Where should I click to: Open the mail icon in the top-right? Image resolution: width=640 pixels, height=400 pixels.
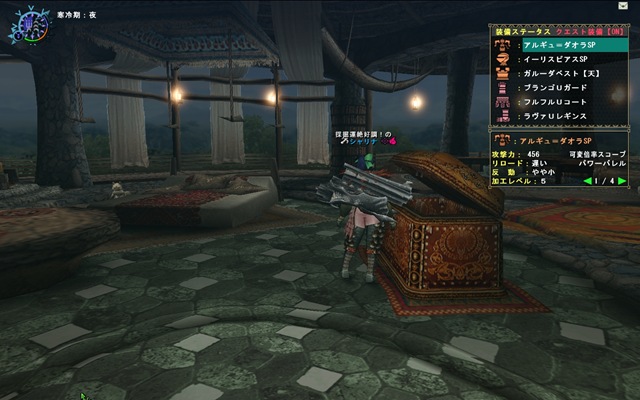(624, 6)
